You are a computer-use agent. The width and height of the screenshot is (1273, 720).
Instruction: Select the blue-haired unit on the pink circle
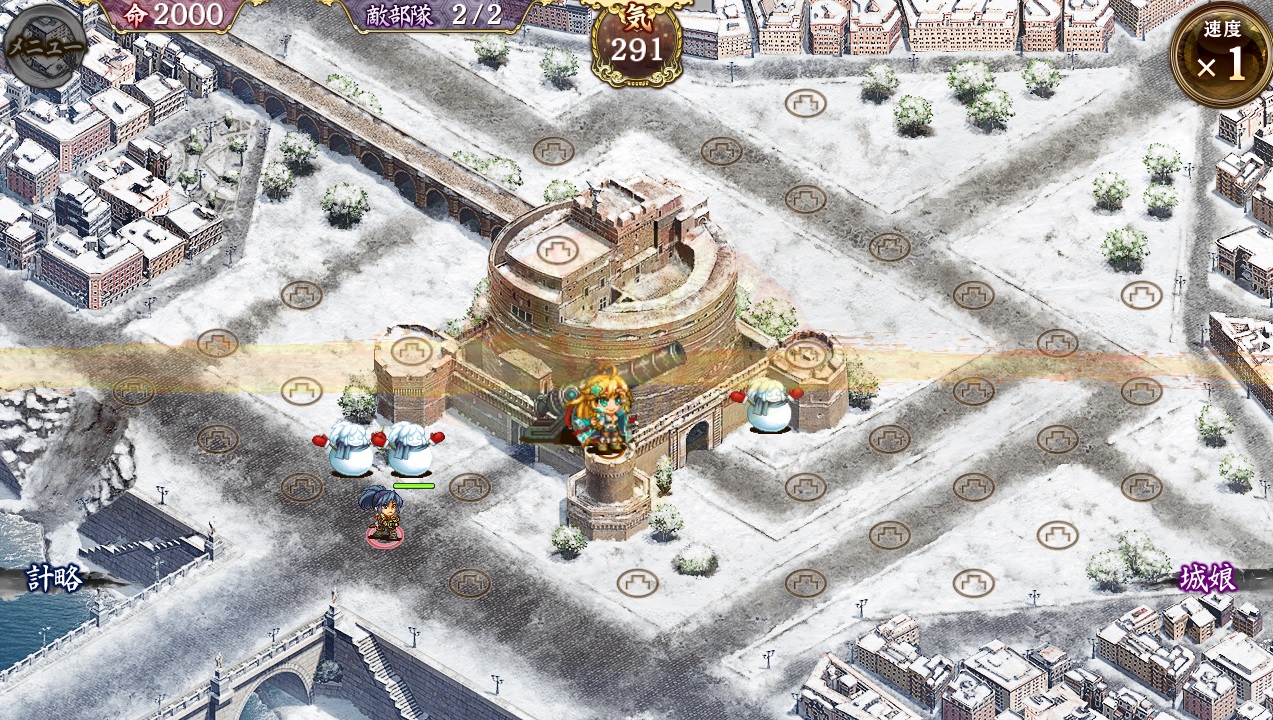pyautogui.click(x=384, y=515)
